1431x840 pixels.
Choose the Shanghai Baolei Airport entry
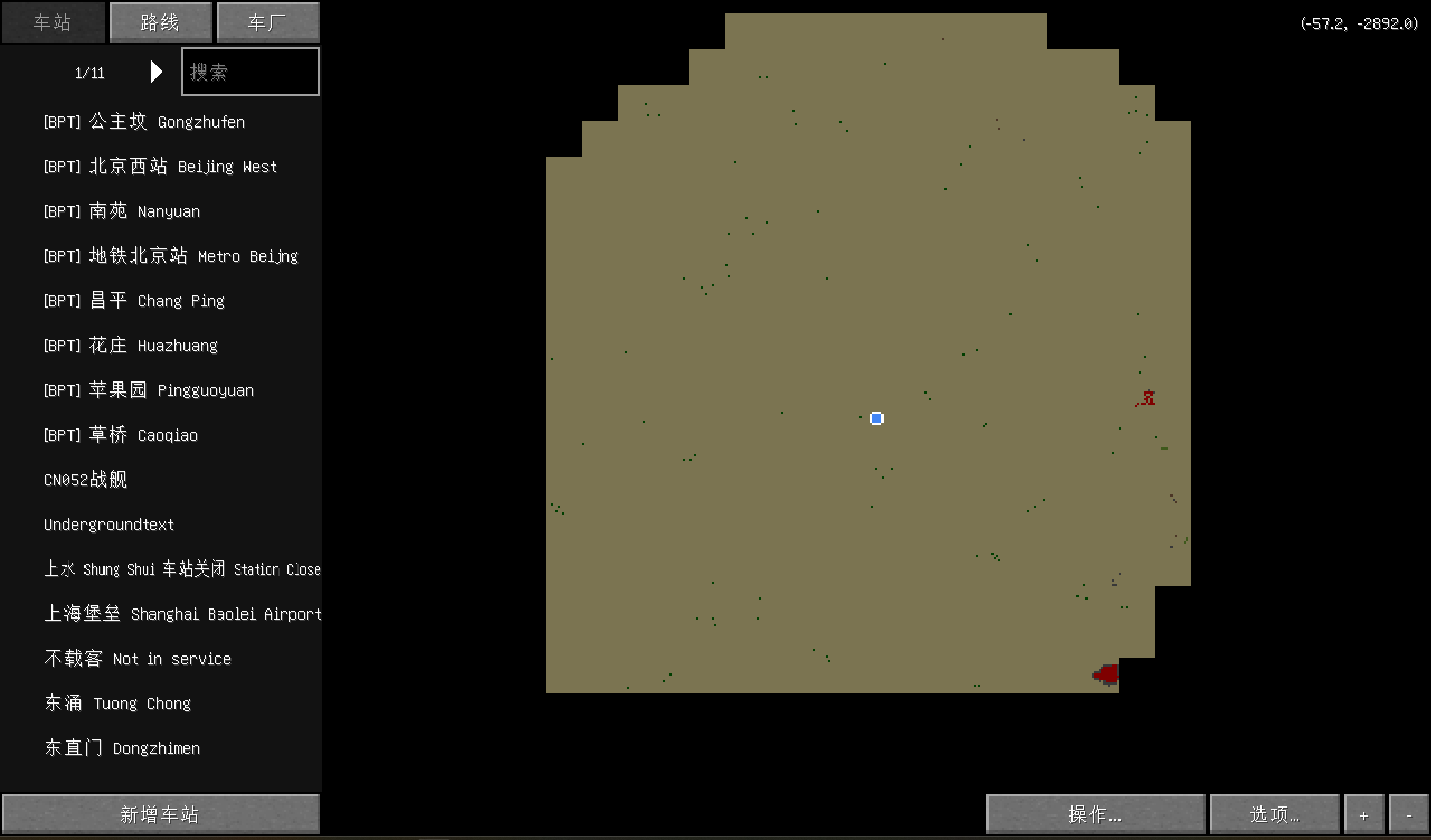coord(182,614)
